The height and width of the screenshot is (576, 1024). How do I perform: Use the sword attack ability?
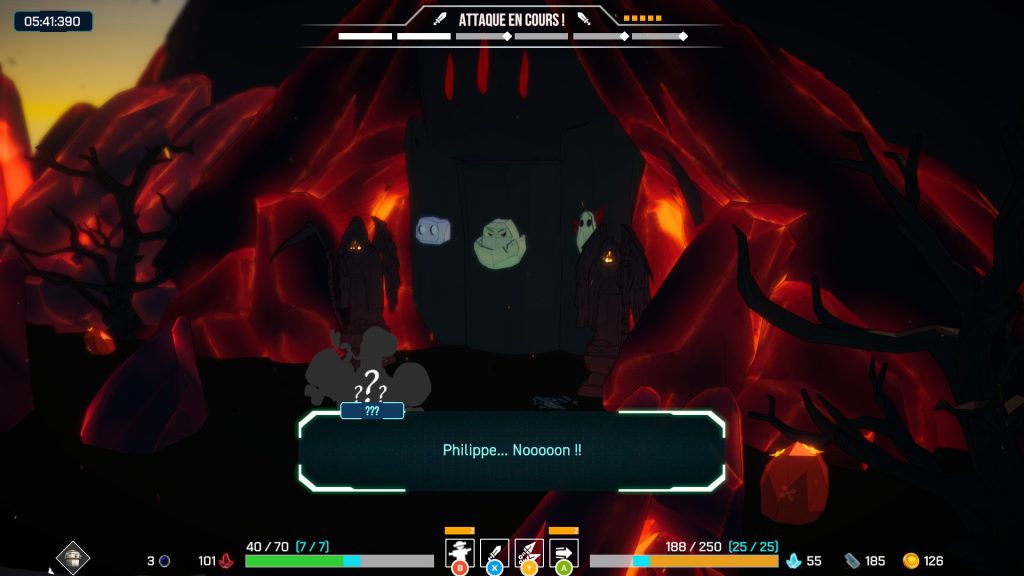coord(494,552)
